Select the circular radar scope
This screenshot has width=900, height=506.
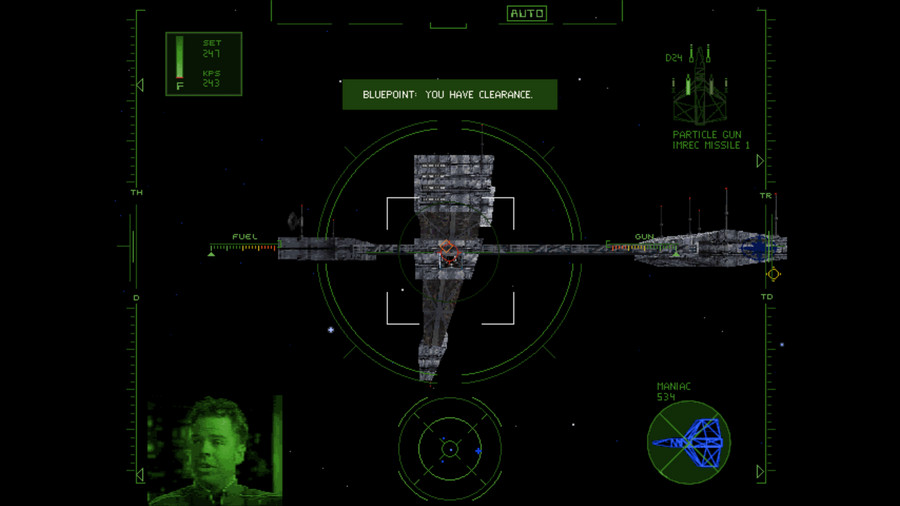(450, 449)
